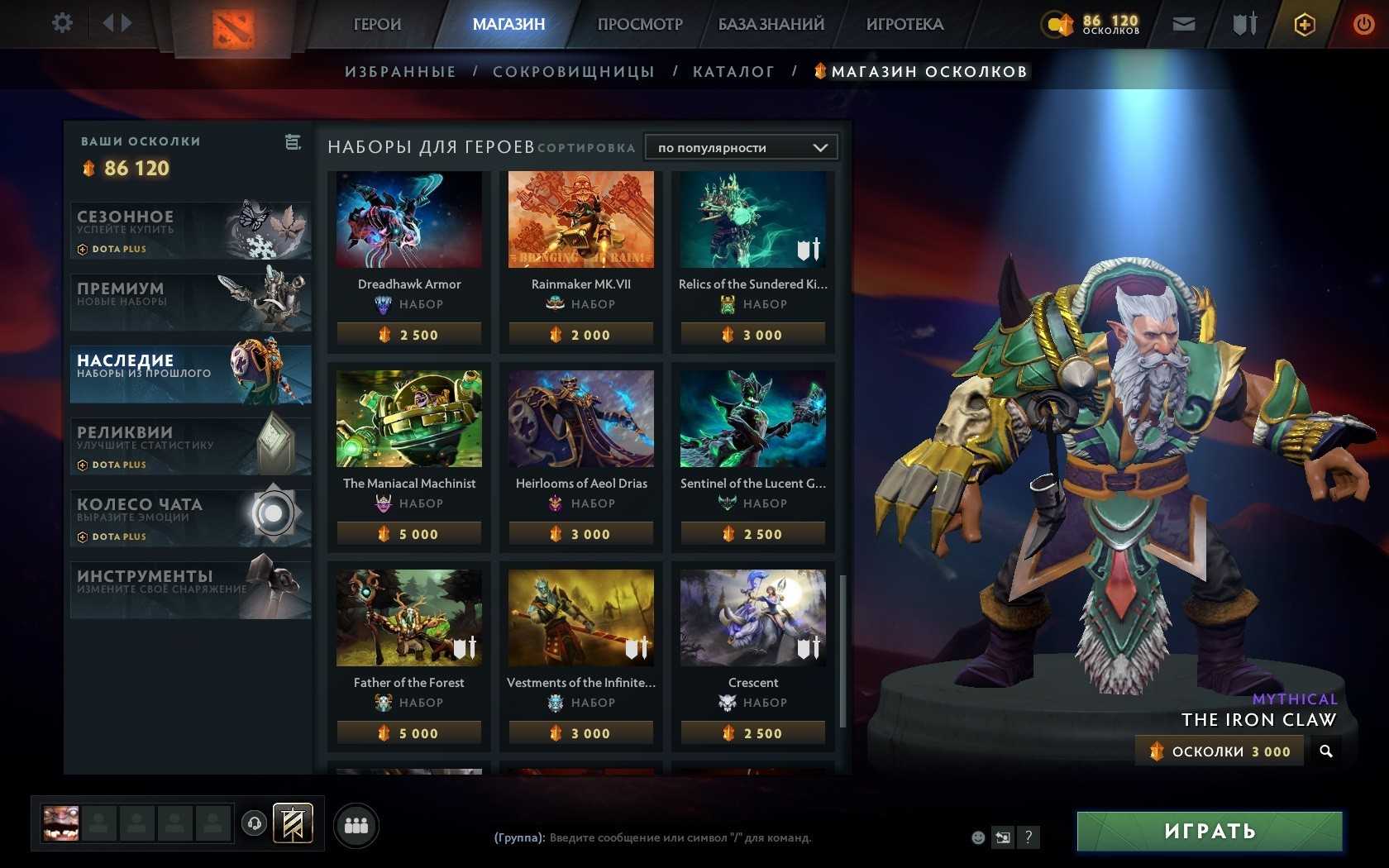Preview The Maniacal Machinist set

click(409, 418)
